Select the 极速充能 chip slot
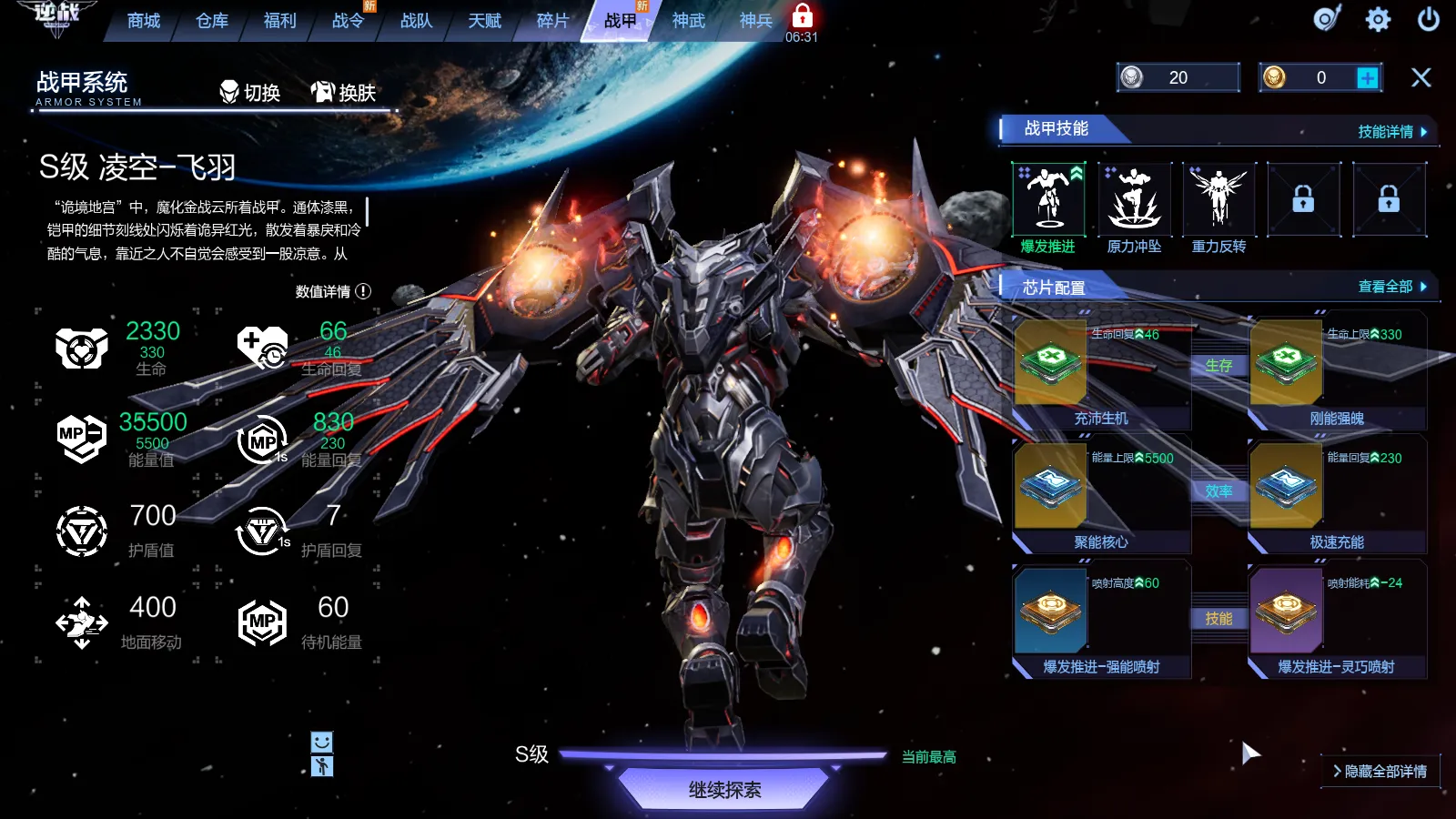Screen dimensions: 1456x819 [x=1337, y=497]
